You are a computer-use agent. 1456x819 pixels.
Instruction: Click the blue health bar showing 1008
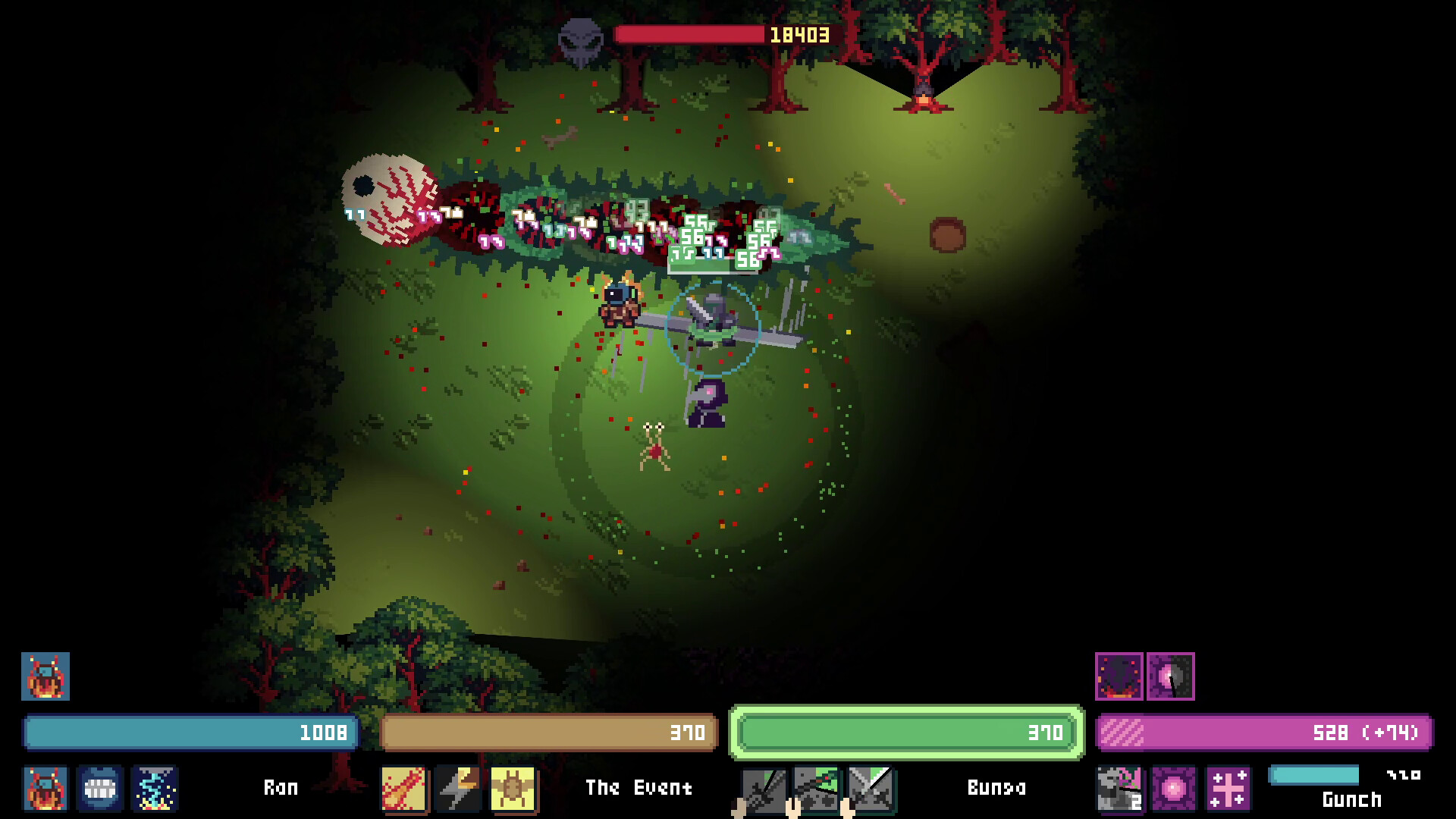(188, 733)
